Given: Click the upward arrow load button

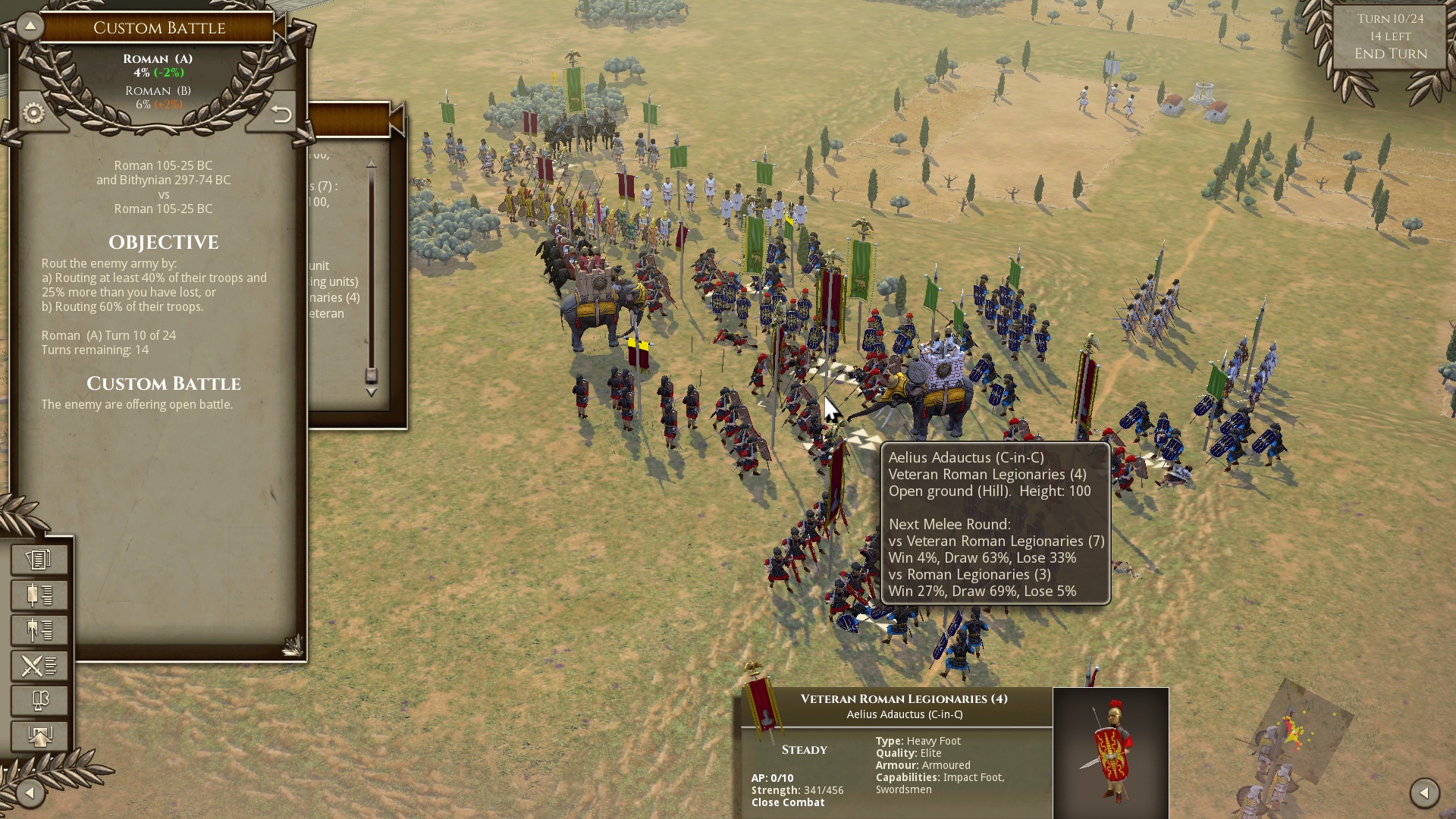Looking at the screenshot, I should pyautogui.click(x=39, y=736).
